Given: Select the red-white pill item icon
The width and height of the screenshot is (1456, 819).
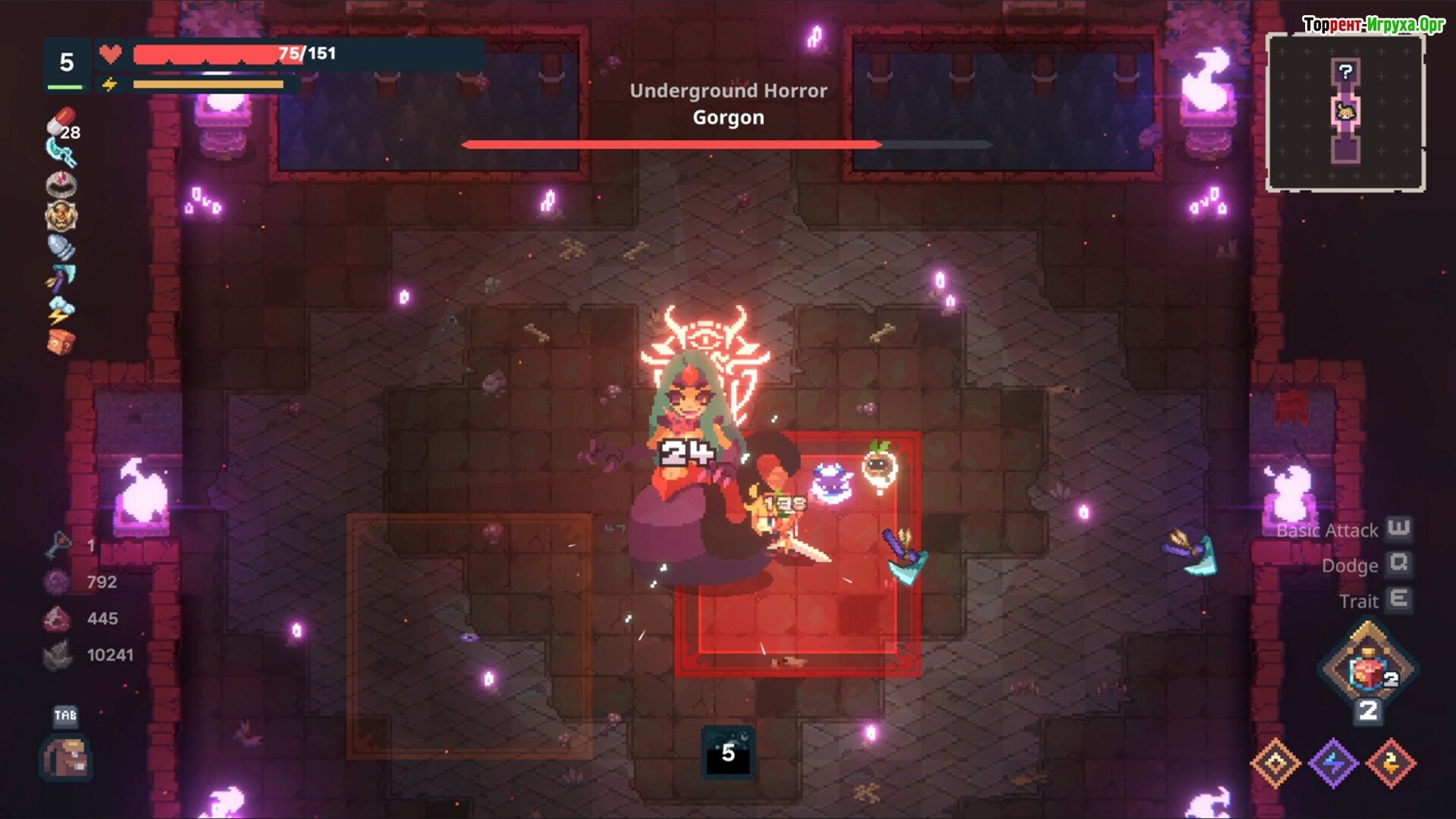Looking at the screenshot, I should tap(61, 121).
